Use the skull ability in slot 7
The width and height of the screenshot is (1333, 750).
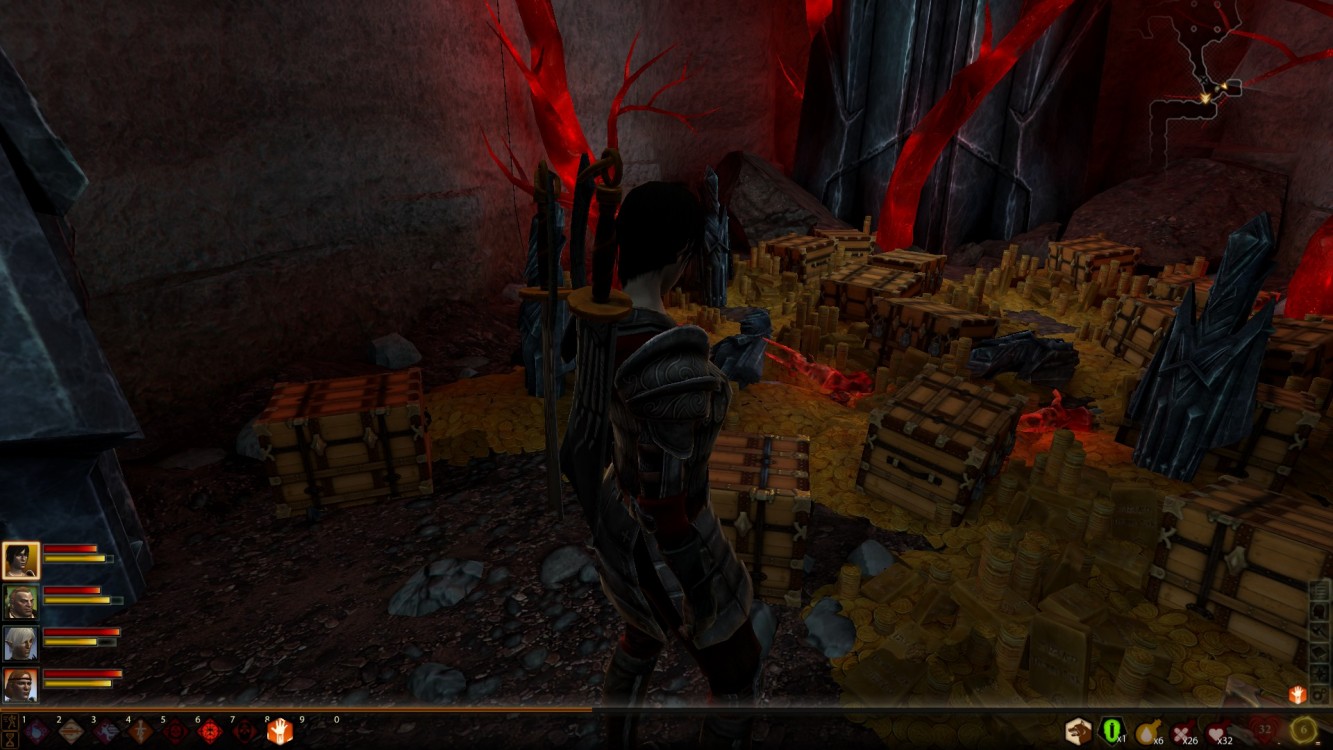245,732
